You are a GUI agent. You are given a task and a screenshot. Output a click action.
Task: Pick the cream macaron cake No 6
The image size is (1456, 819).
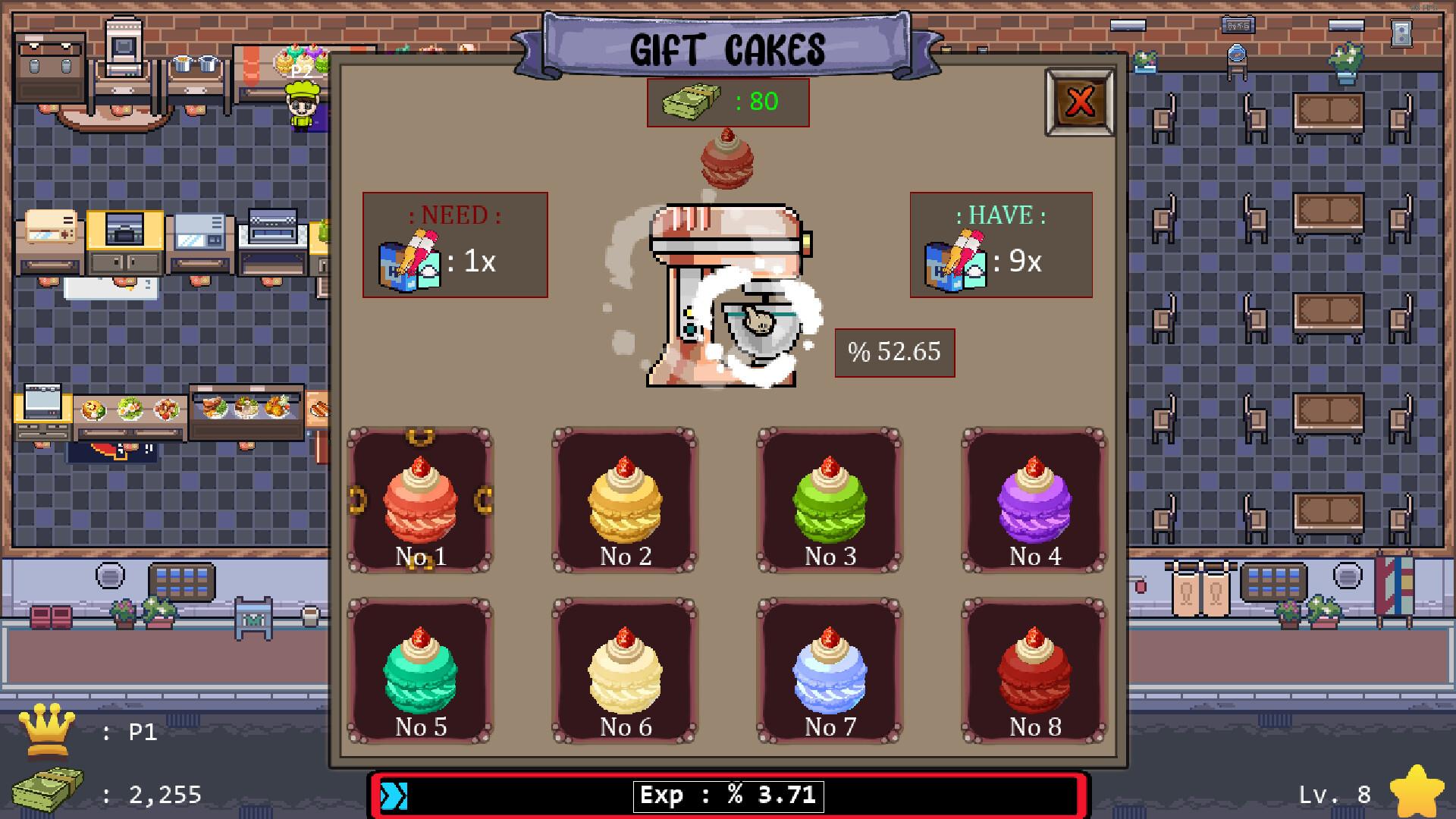[625, 671]
